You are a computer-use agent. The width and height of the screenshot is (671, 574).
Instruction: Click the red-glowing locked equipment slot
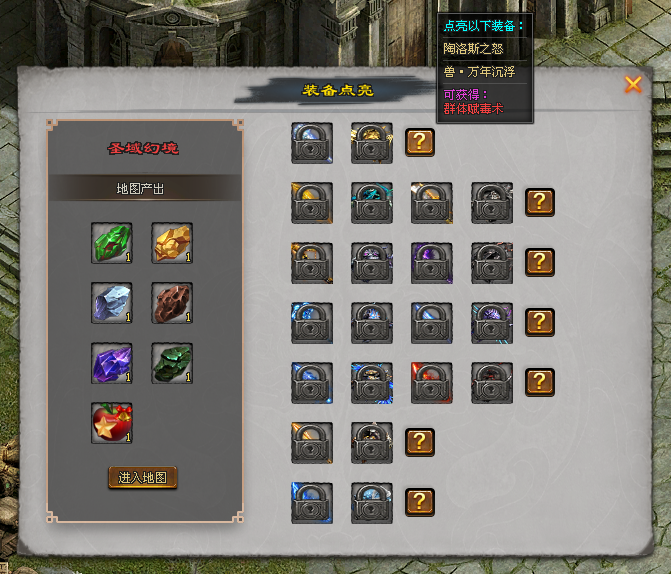(x=432, y=383)
